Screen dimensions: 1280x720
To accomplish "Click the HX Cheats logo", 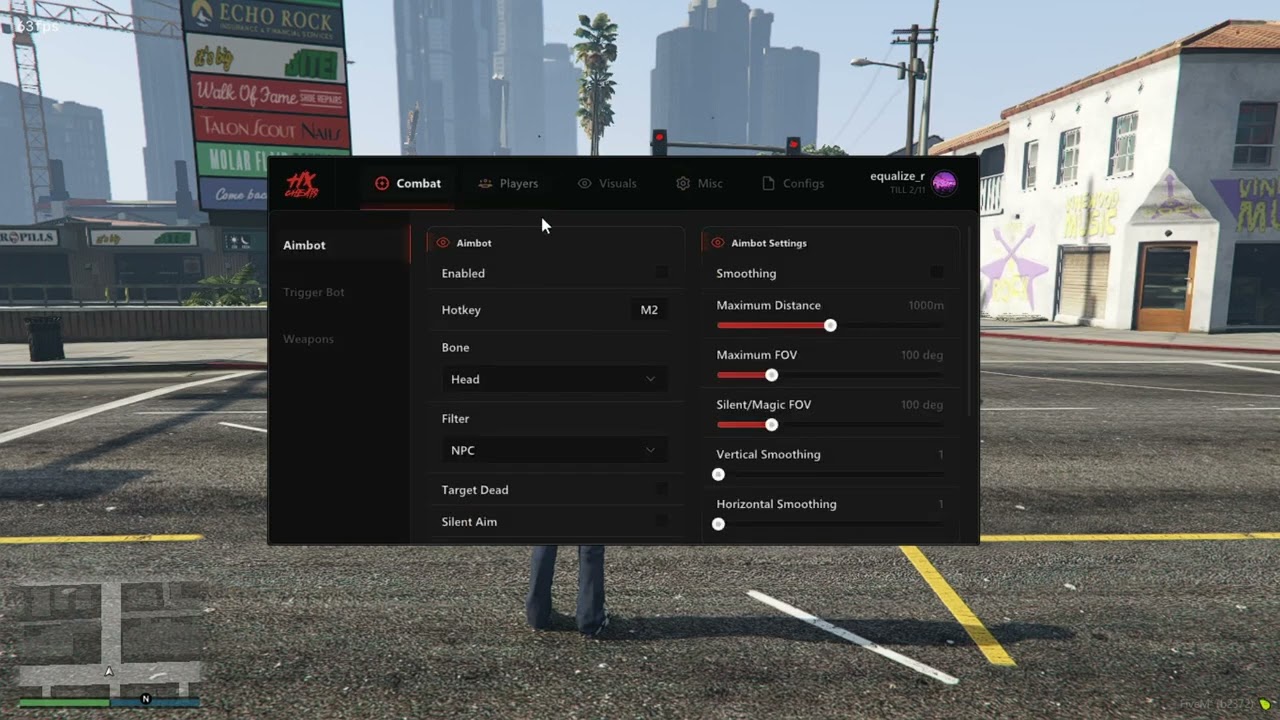I will [x=300, y=183].
